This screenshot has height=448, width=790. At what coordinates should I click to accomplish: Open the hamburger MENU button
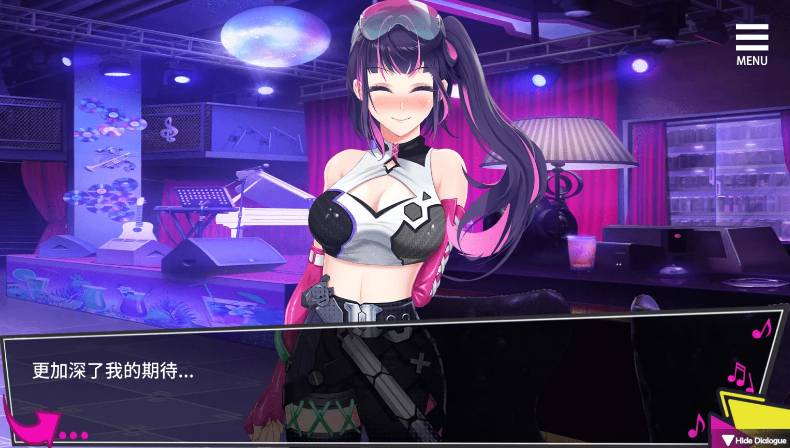(752, 44)
